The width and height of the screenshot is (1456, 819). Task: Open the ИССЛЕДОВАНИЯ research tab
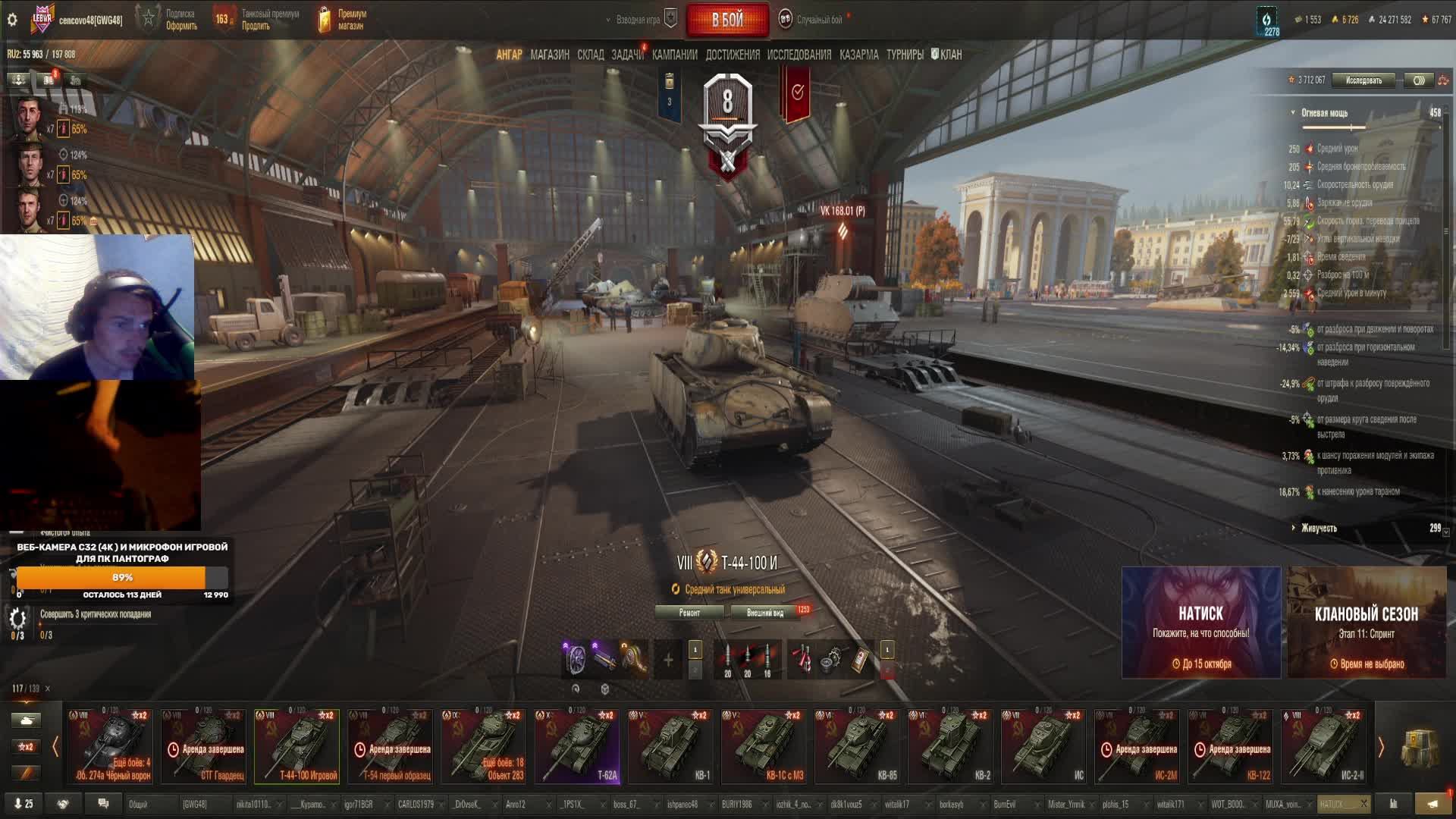coord(799,55)
